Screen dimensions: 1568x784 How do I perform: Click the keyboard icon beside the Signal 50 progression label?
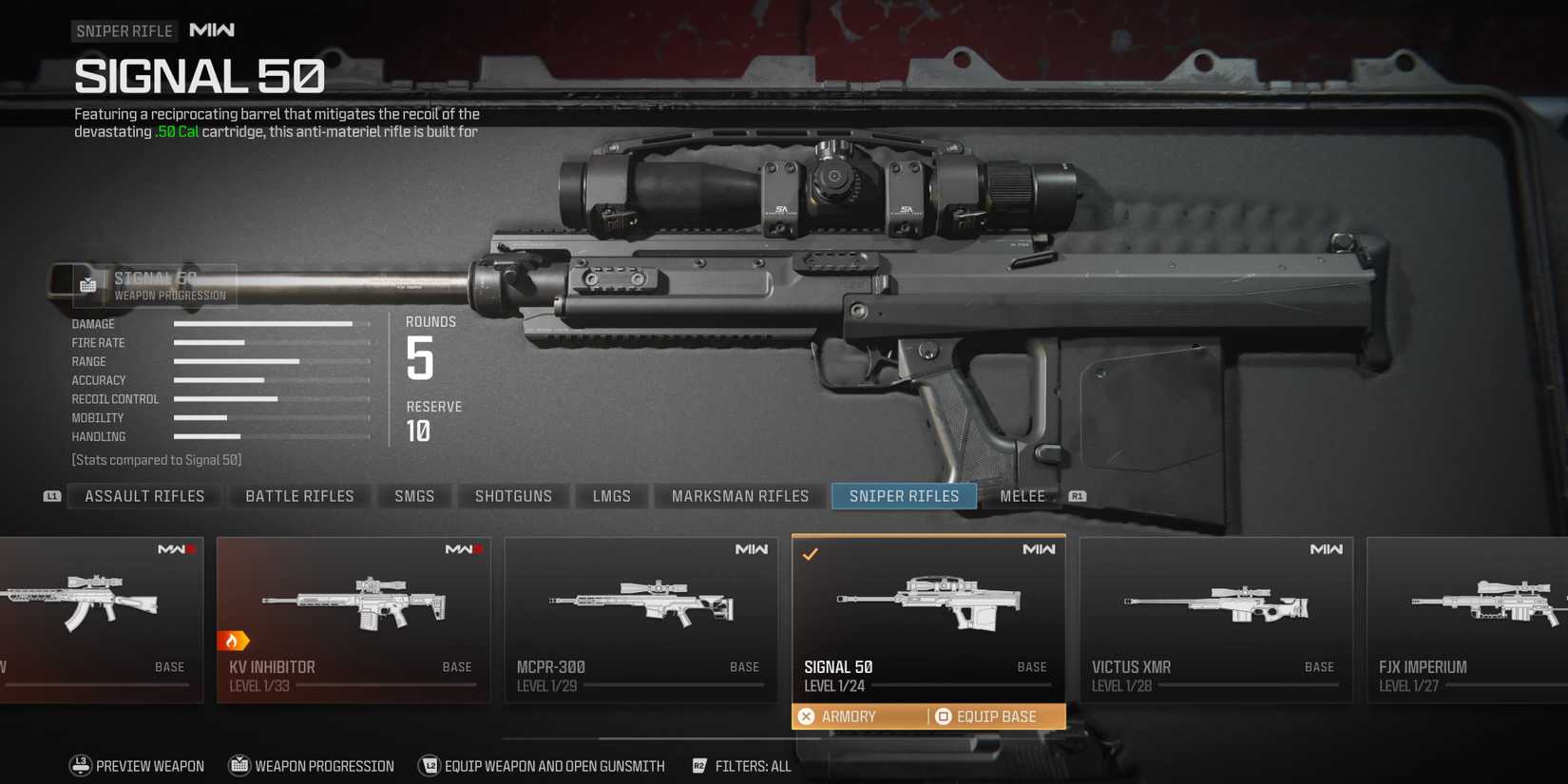click(87, 283)
